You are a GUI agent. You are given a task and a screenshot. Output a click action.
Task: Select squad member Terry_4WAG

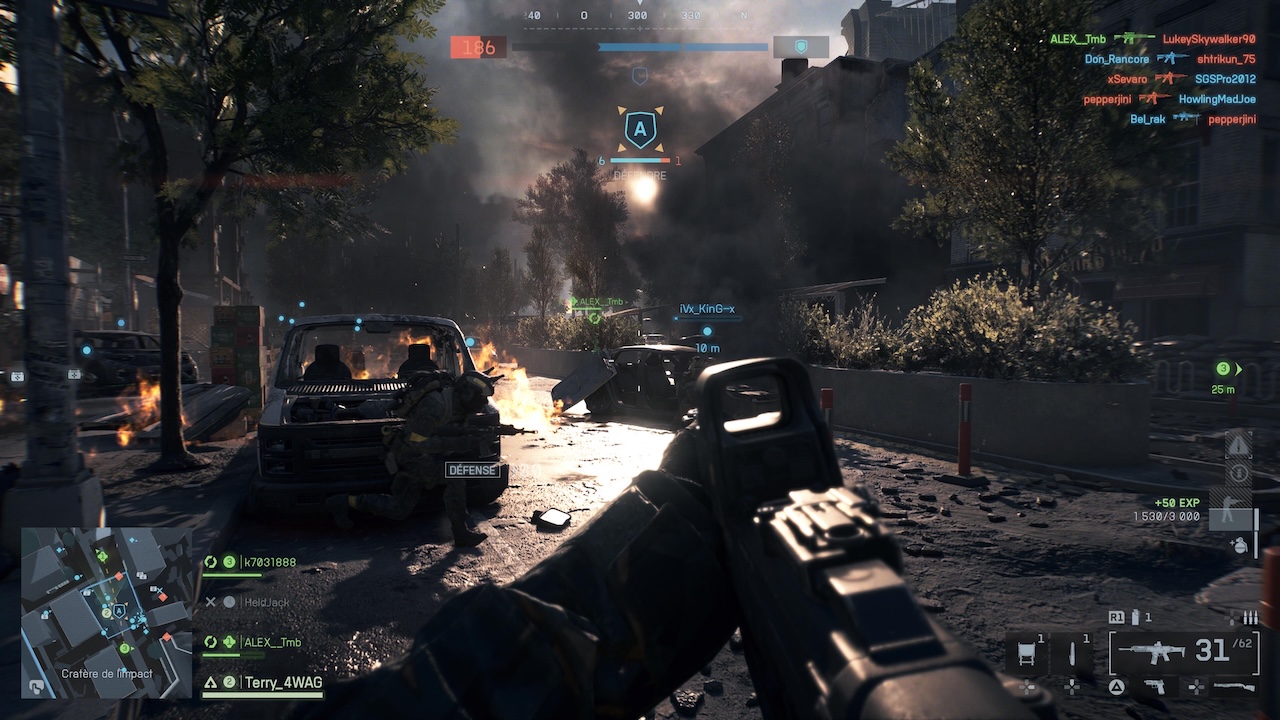pos(283,683)
